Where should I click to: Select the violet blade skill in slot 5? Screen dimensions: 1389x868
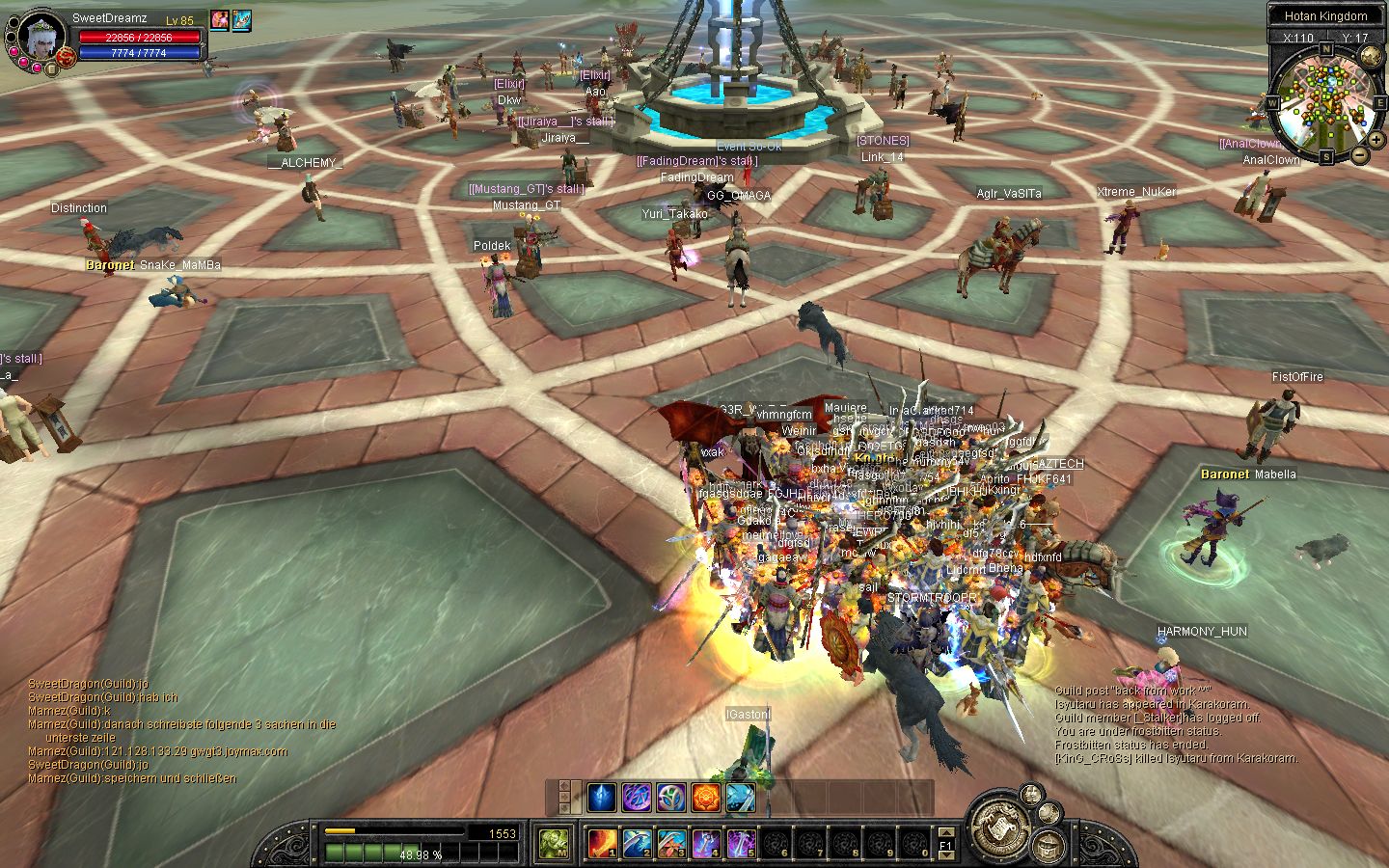[740, 844]
